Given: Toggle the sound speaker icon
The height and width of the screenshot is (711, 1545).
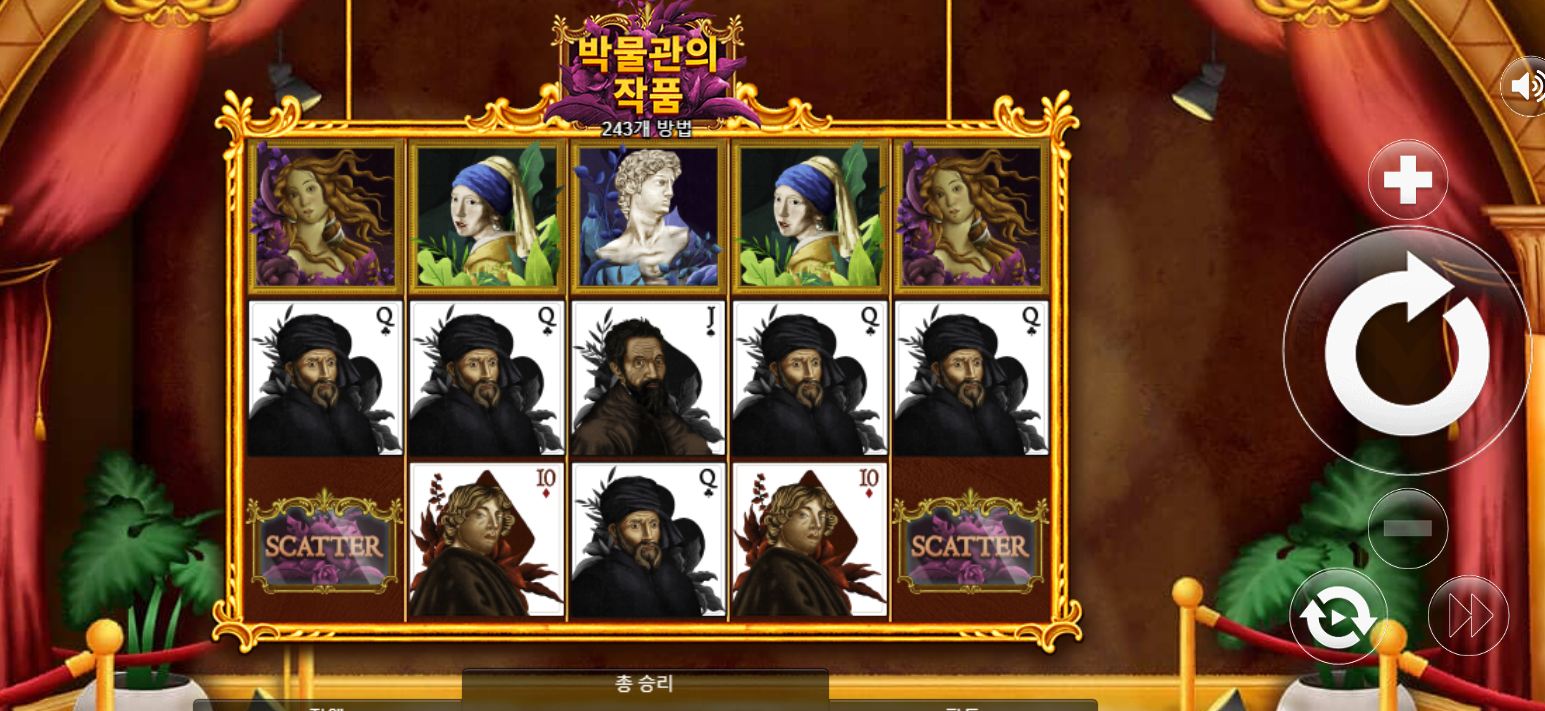Looking at the screenshot, I should 1526,86.
